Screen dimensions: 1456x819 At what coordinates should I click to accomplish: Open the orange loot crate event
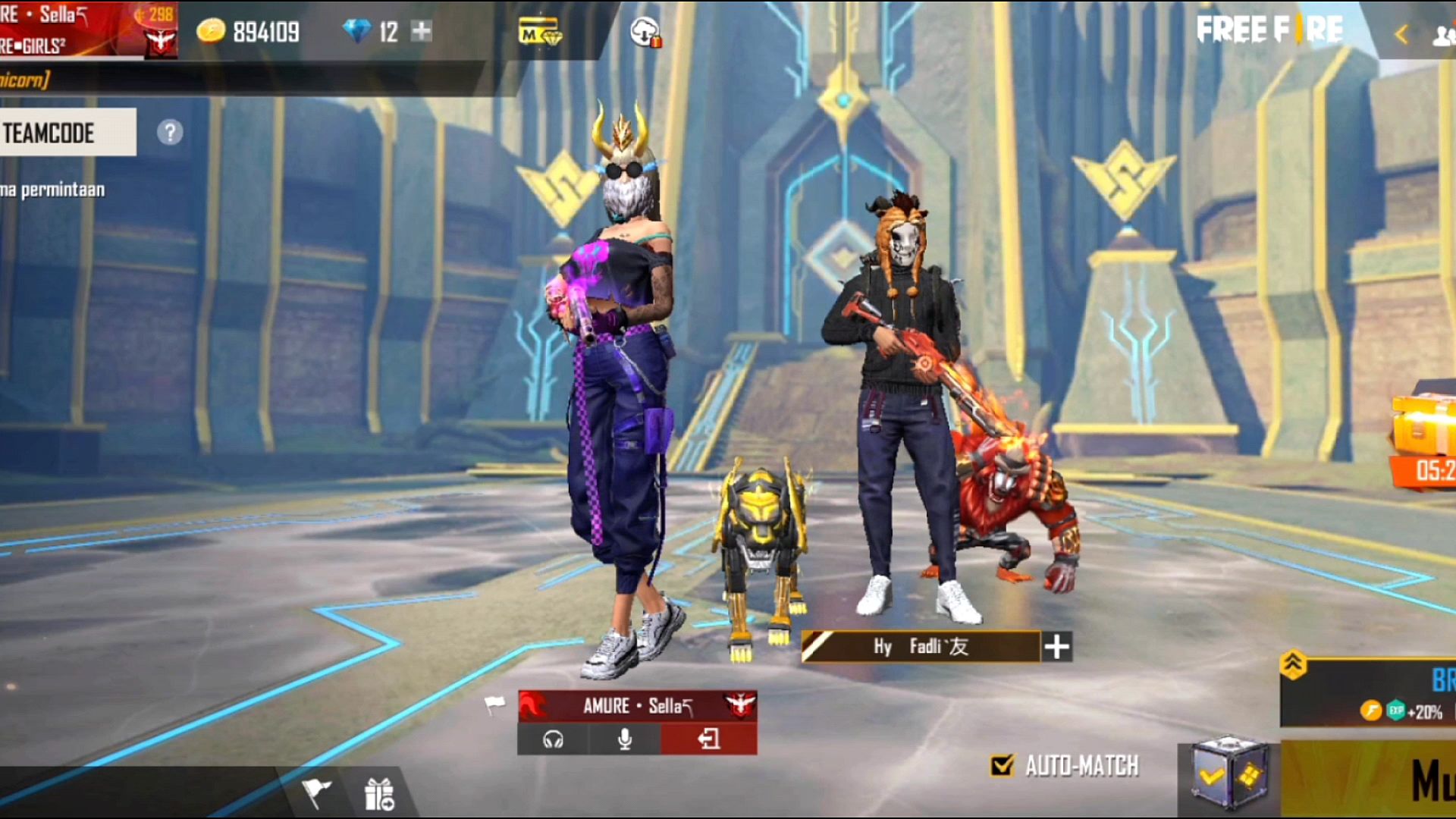[x=1424, y=440]
